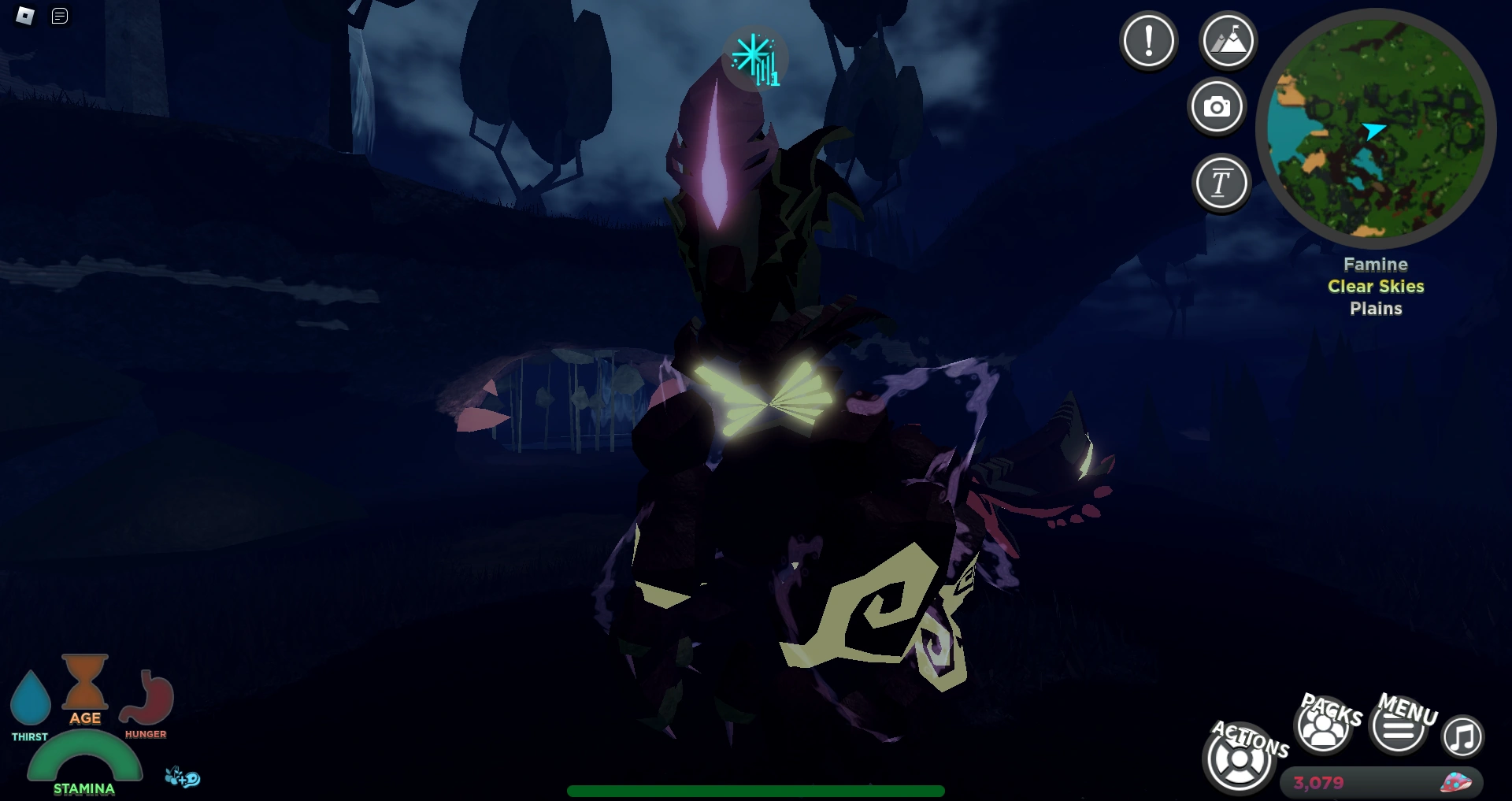Screen dimensions: 1512x801
Task: Open the camera / photo mode icon
Action: [x=1217, y=107]
